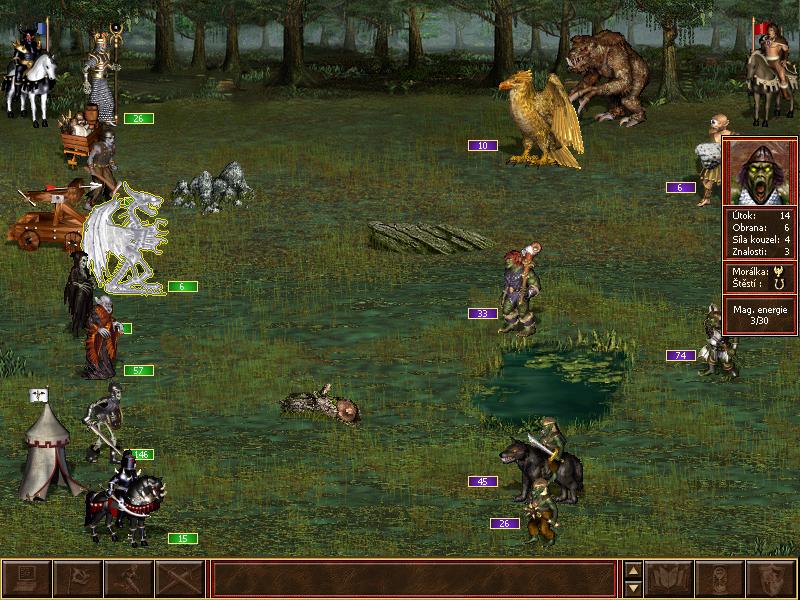This screenshot has height=600, width=800.
Task: Toggle auto-combat with the crossed swords button
Action: point(180,579)
